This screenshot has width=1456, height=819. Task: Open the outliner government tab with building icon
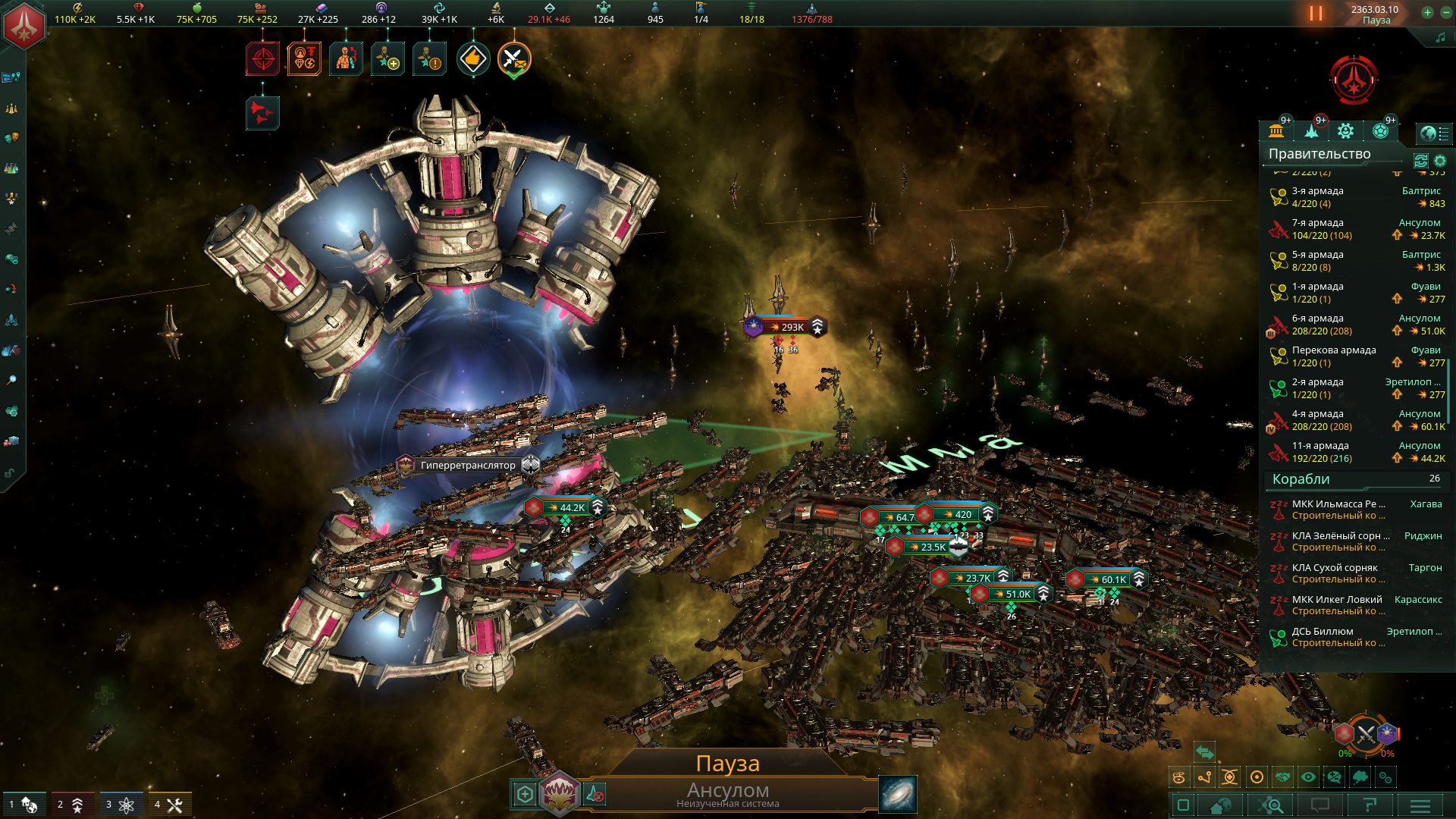click(1276, 131)
